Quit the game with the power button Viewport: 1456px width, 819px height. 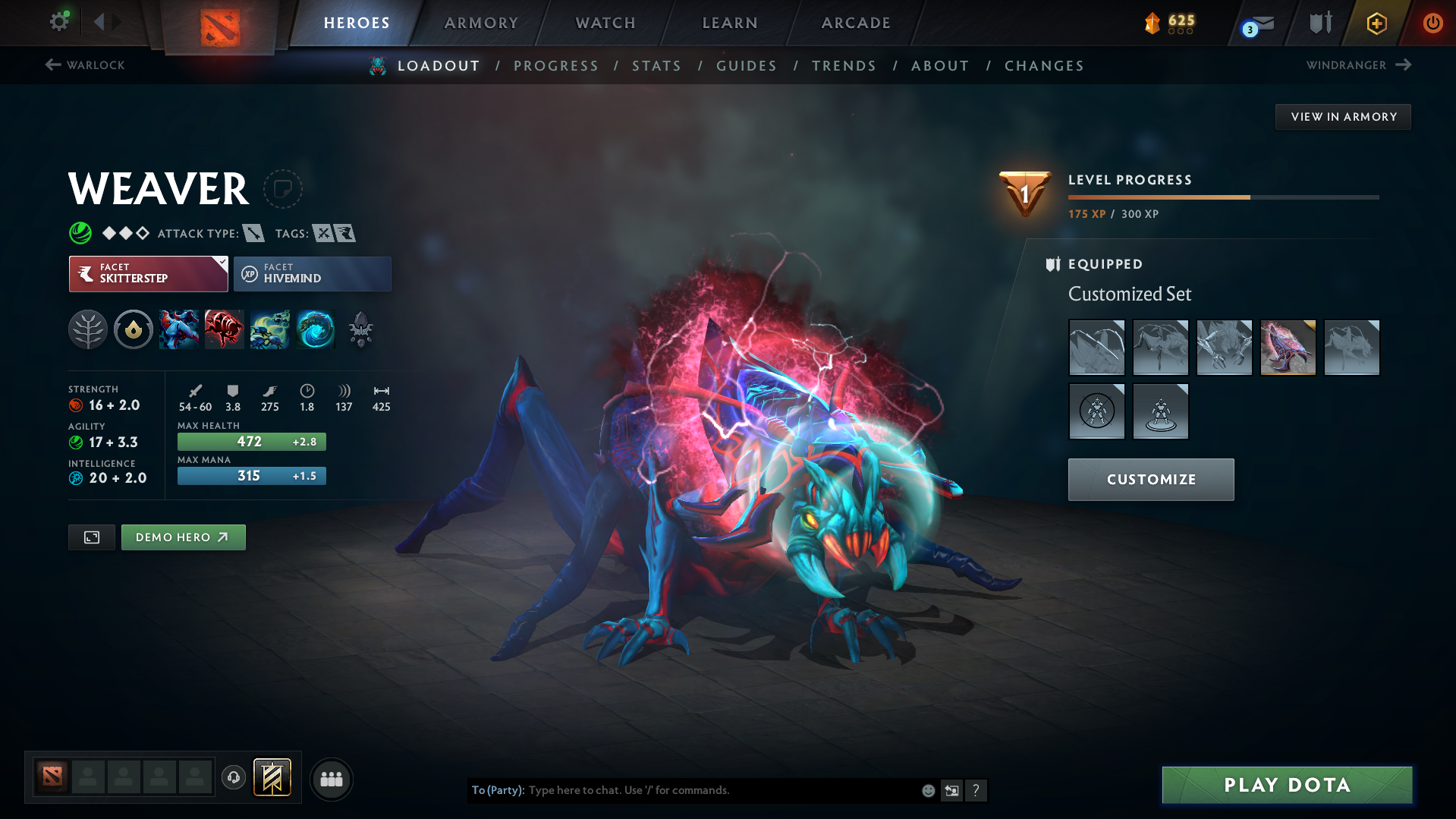1432,23
